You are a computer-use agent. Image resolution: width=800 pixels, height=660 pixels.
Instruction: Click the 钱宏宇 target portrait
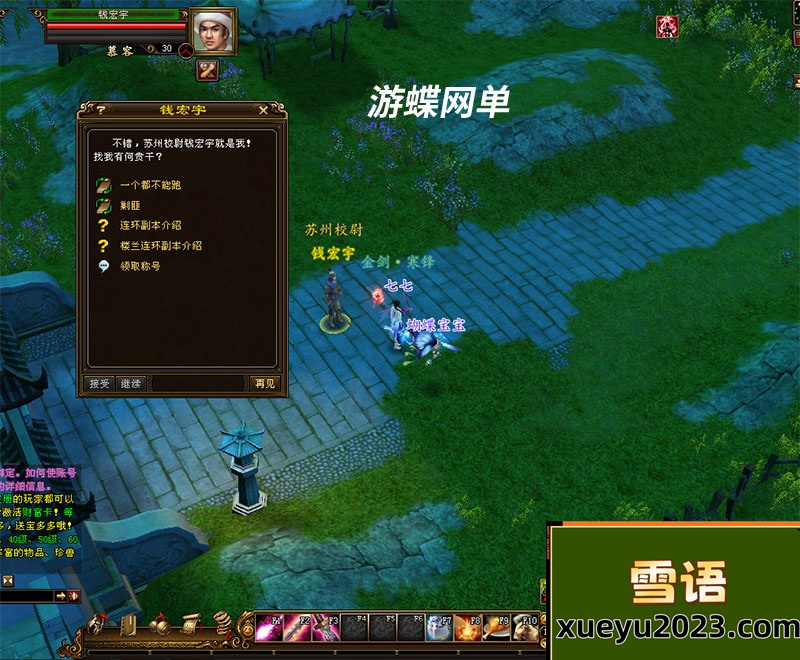pos(212,33)
